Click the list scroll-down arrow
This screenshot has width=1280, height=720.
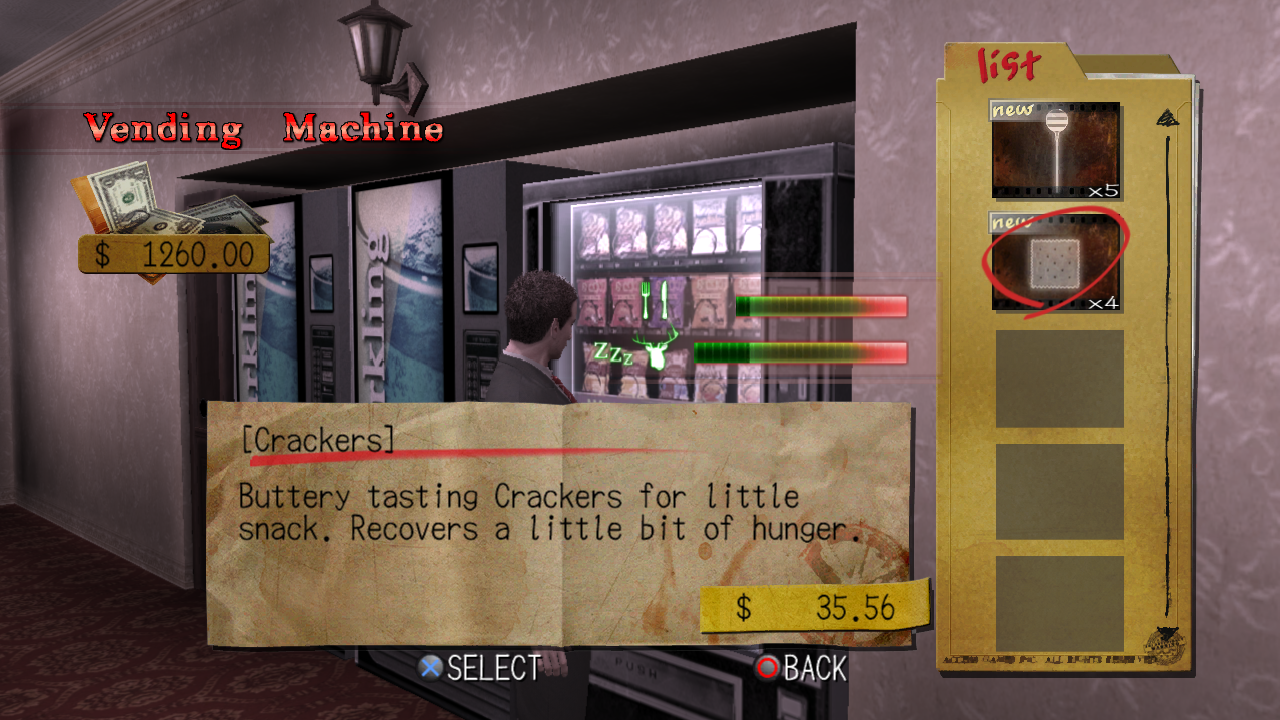(x=1167, y=634)
